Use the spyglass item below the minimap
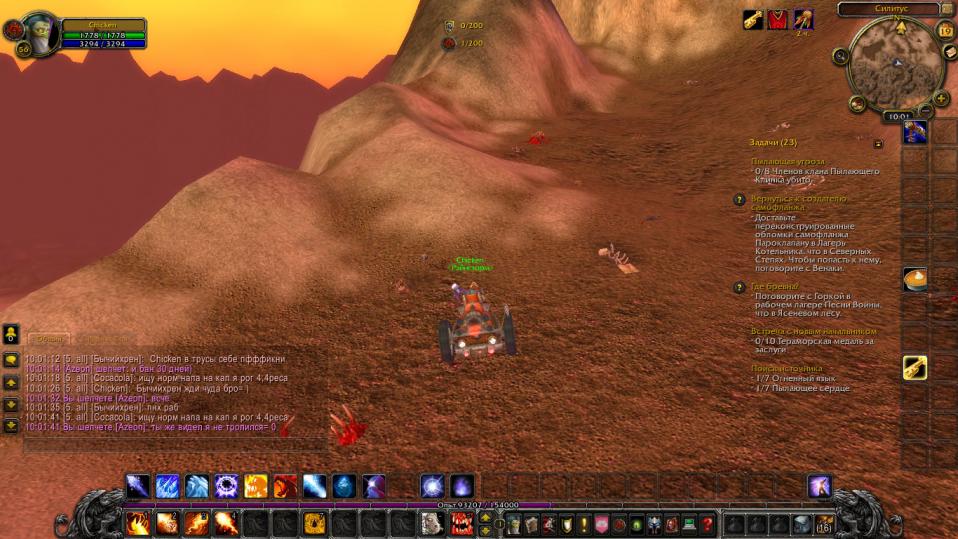 click(x=915, y=131)
